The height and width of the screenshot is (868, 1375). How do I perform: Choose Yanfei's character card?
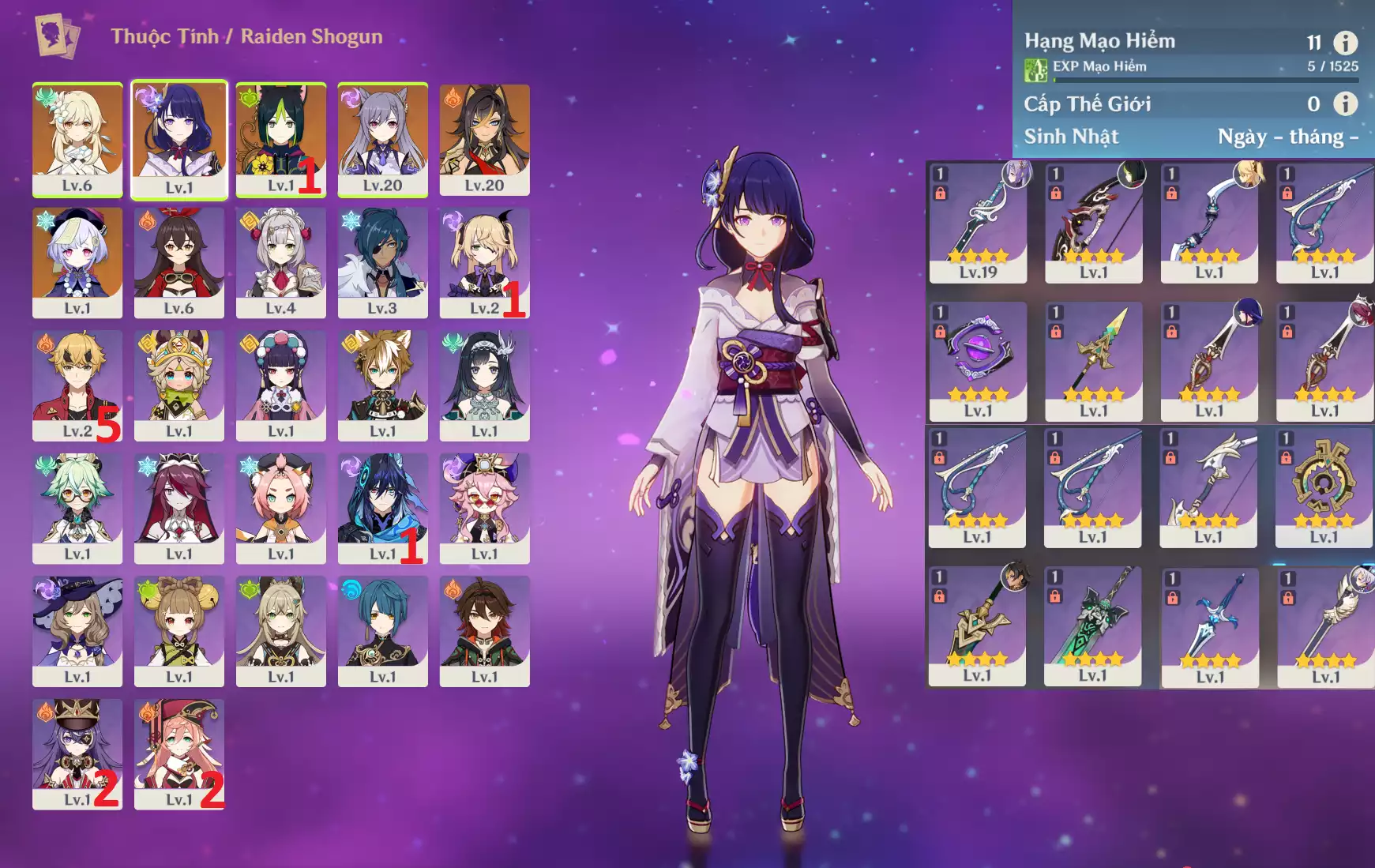click(x=179, y=753)
